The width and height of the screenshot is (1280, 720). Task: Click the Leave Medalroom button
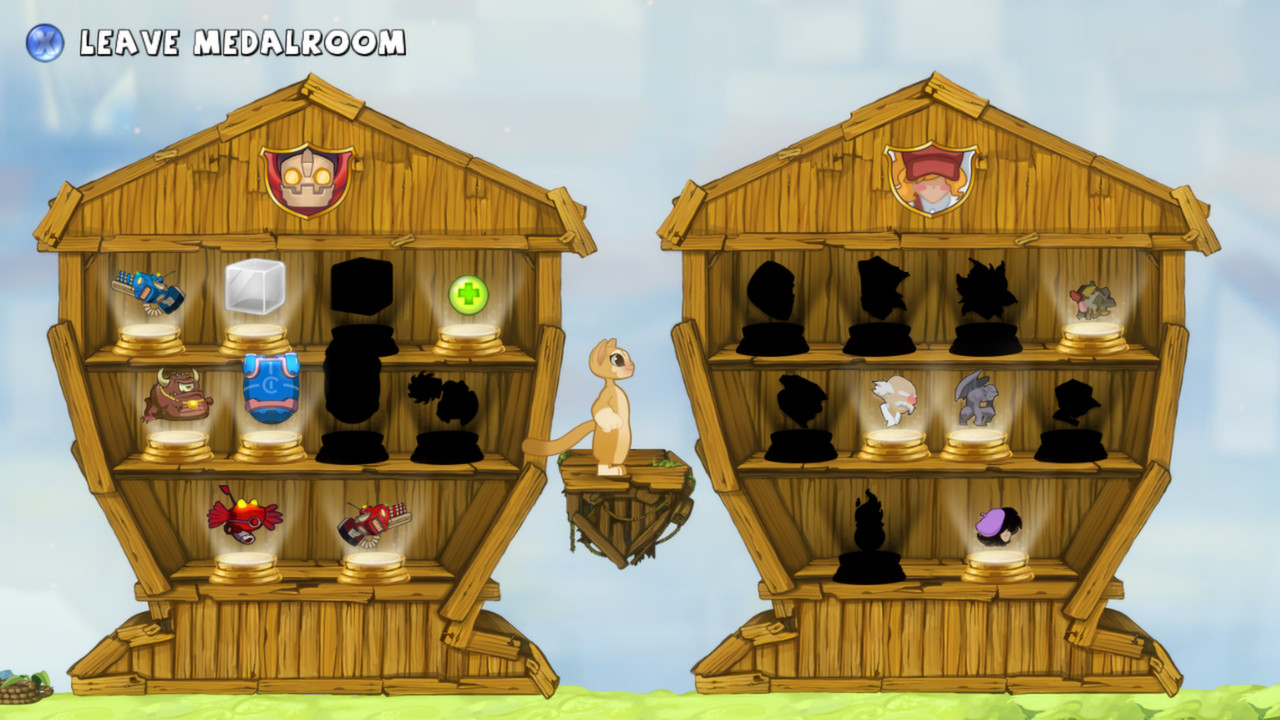(240, 42)
